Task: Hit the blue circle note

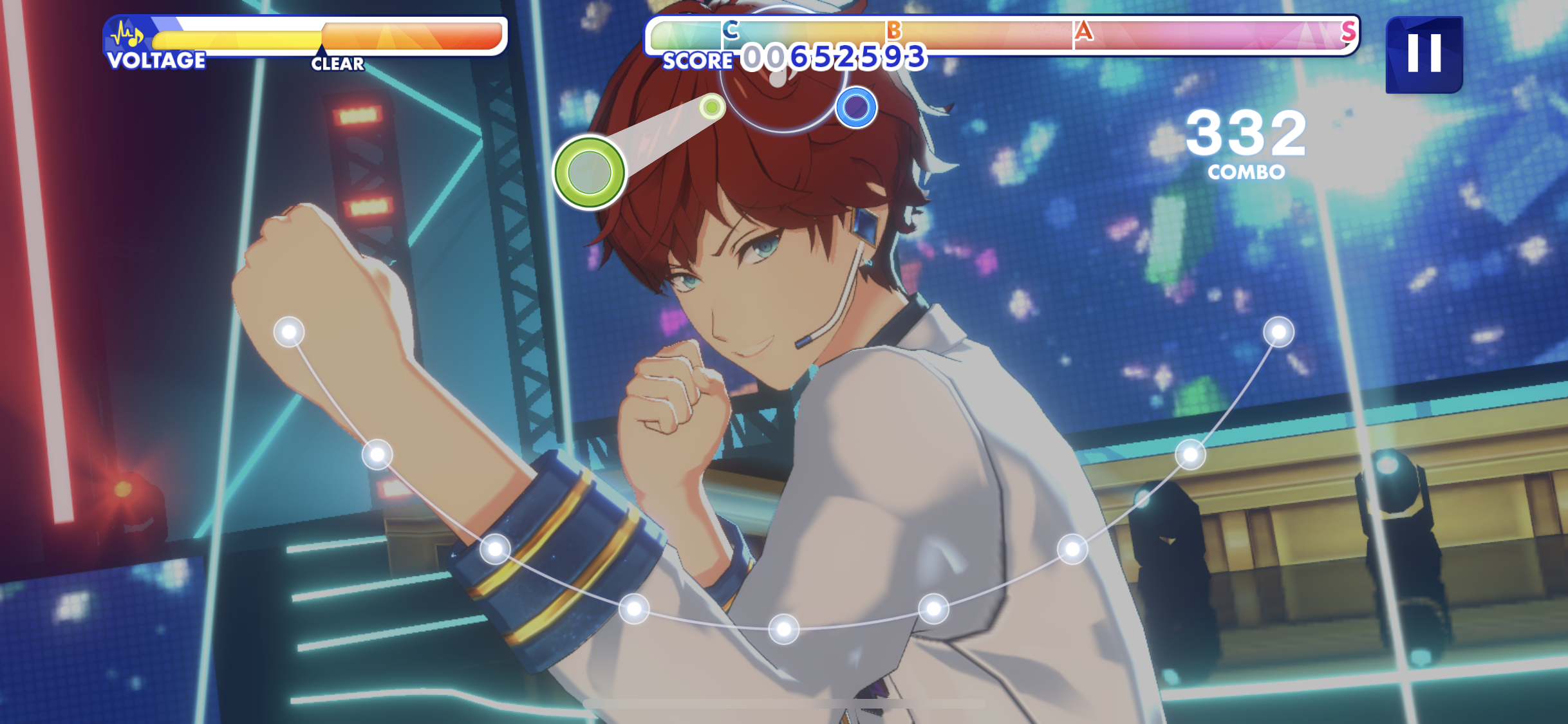Action: tap(855, 107)
